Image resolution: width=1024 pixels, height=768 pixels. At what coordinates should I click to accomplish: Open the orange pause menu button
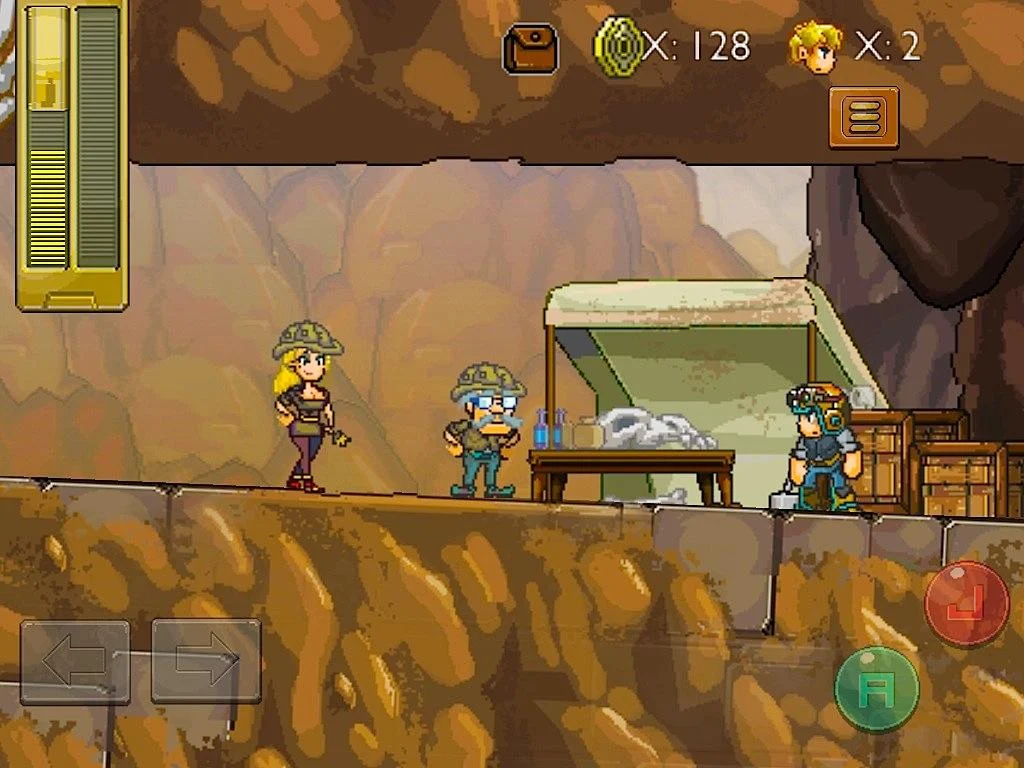tap(863, 118)
